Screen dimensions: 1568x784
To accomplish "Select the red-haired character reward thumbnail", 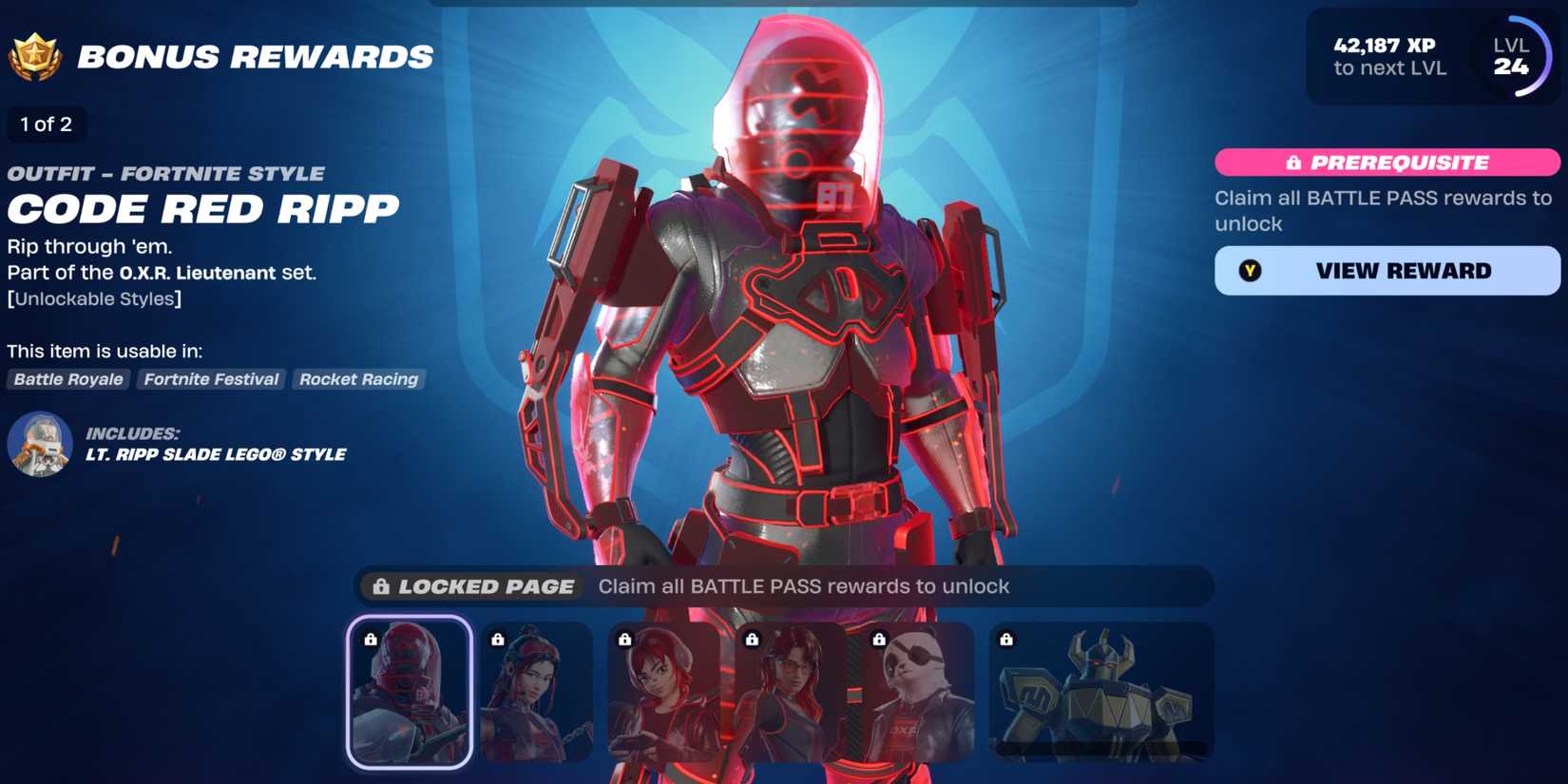I will click(x=662, y=692).
